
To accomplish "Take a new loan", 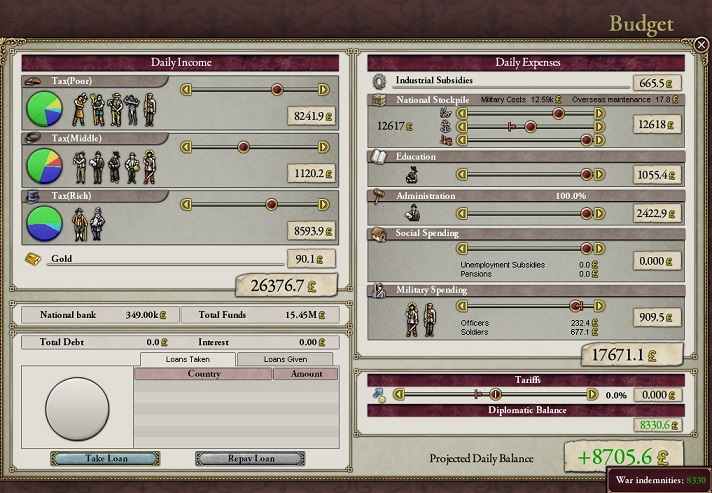I will (x=105, y=459).
